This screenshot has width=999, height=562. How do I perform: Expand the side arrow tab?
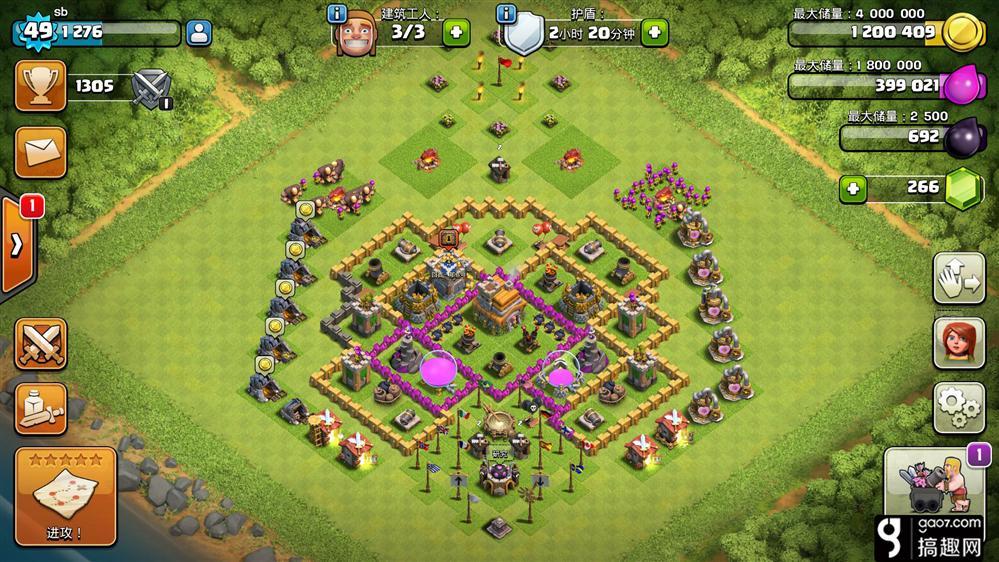[17, 246]
